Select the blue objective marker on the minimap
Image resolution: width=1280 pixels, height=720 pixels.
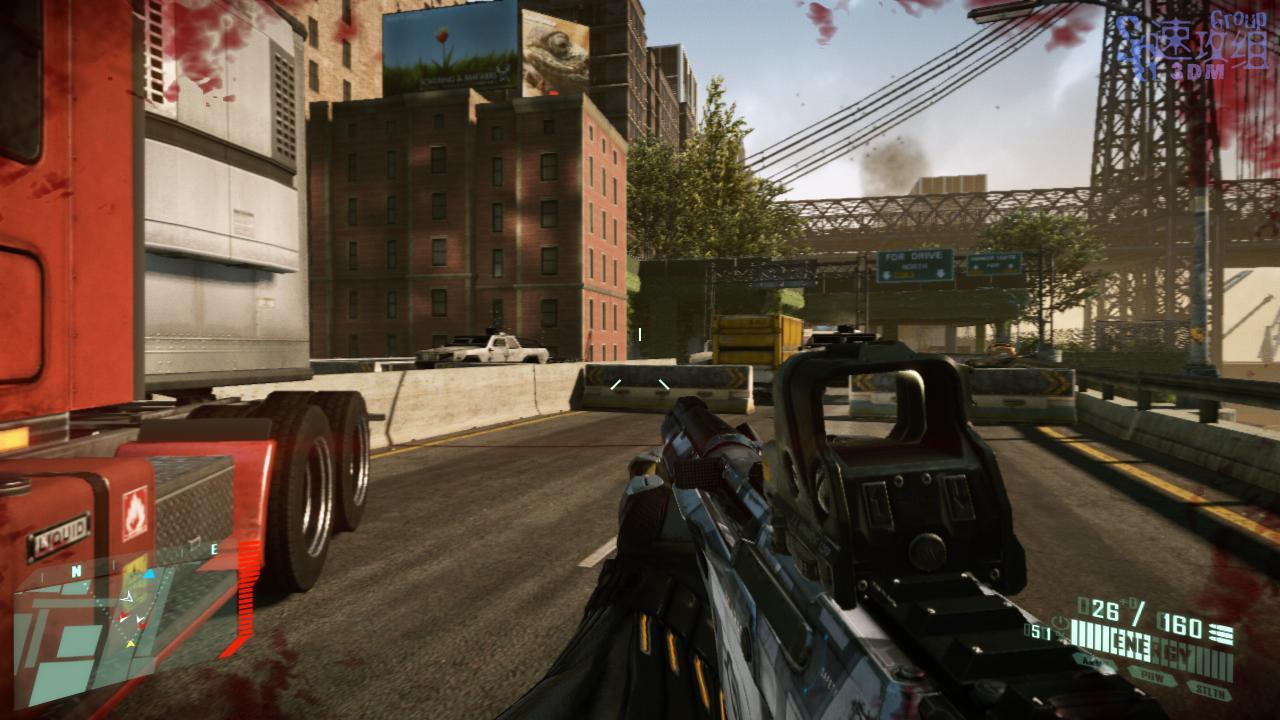[x=149, y=574]
